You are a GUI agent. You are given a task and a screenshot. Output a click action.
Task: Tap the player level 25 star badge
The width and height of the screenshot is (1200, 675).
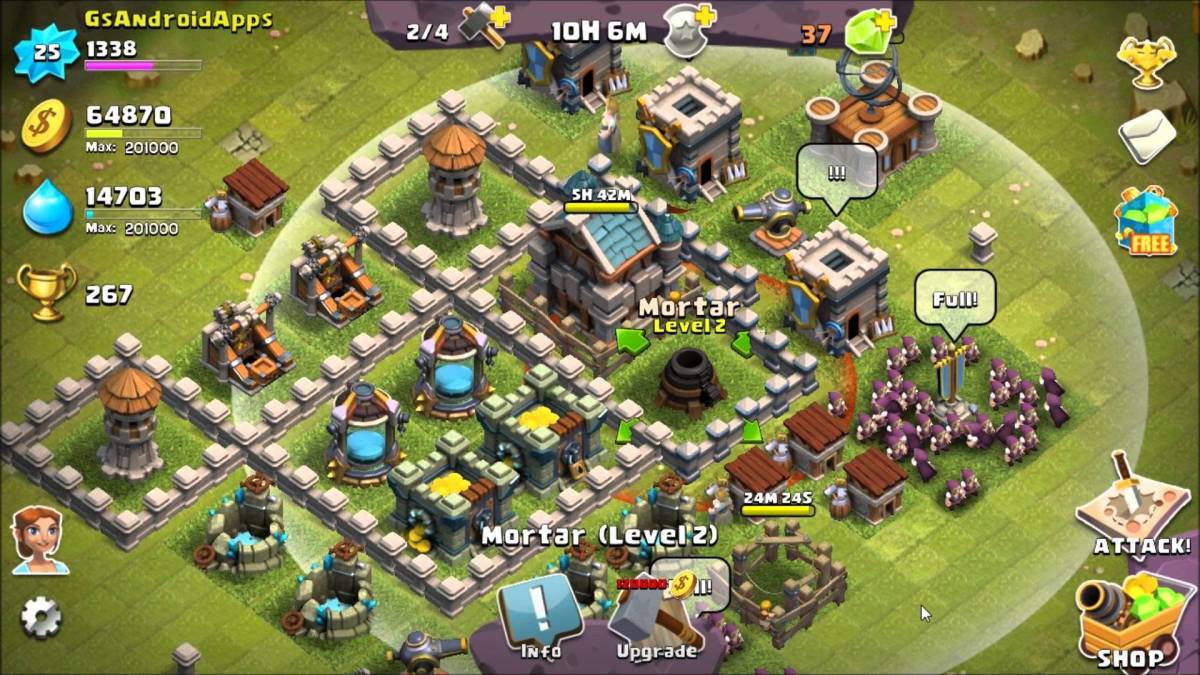[46, 53]
